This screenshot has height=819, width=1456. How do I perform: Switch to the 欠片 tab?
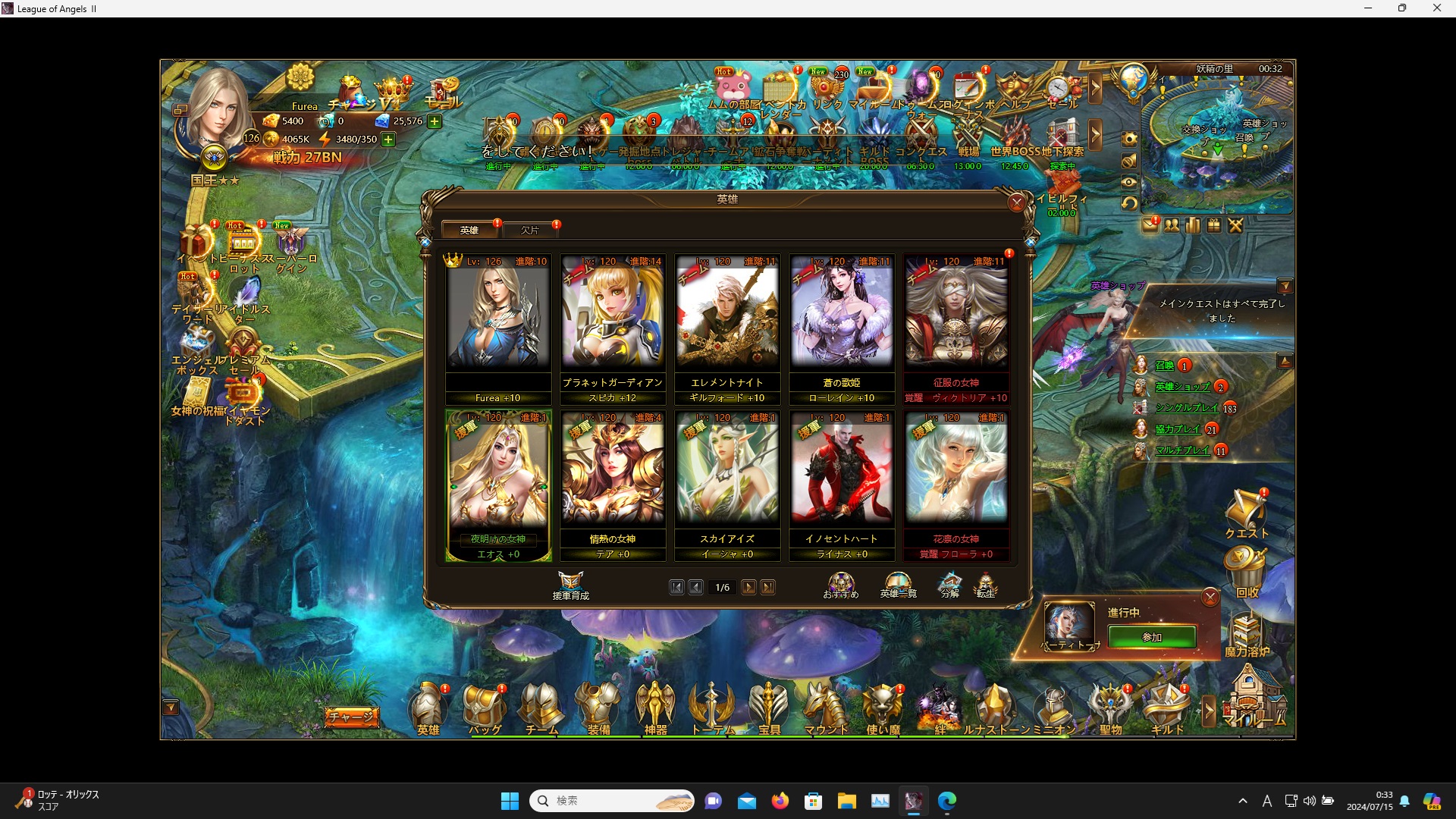pyautogui.click(x=530, y=230)
